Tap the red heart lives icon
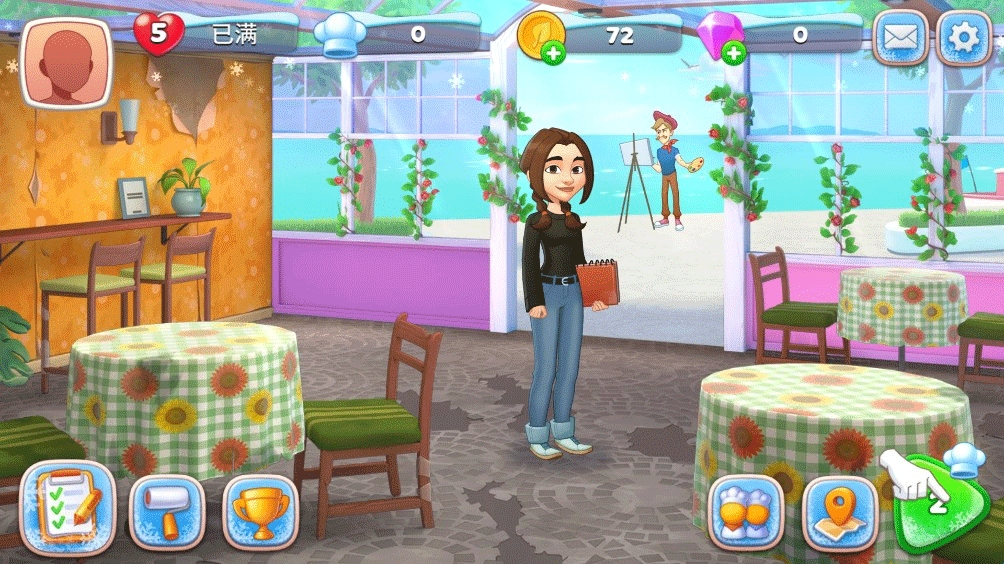The height and width of the screenshot is (564, 1004). [158, 35]
